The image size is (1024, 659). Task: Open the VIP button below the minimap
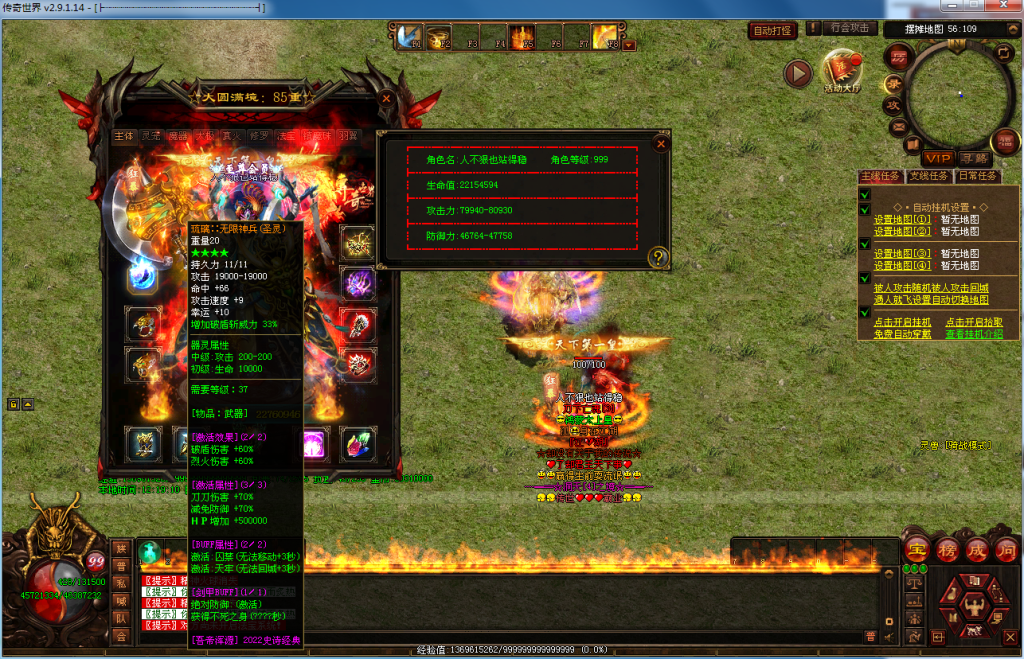[x=937, y=158]
